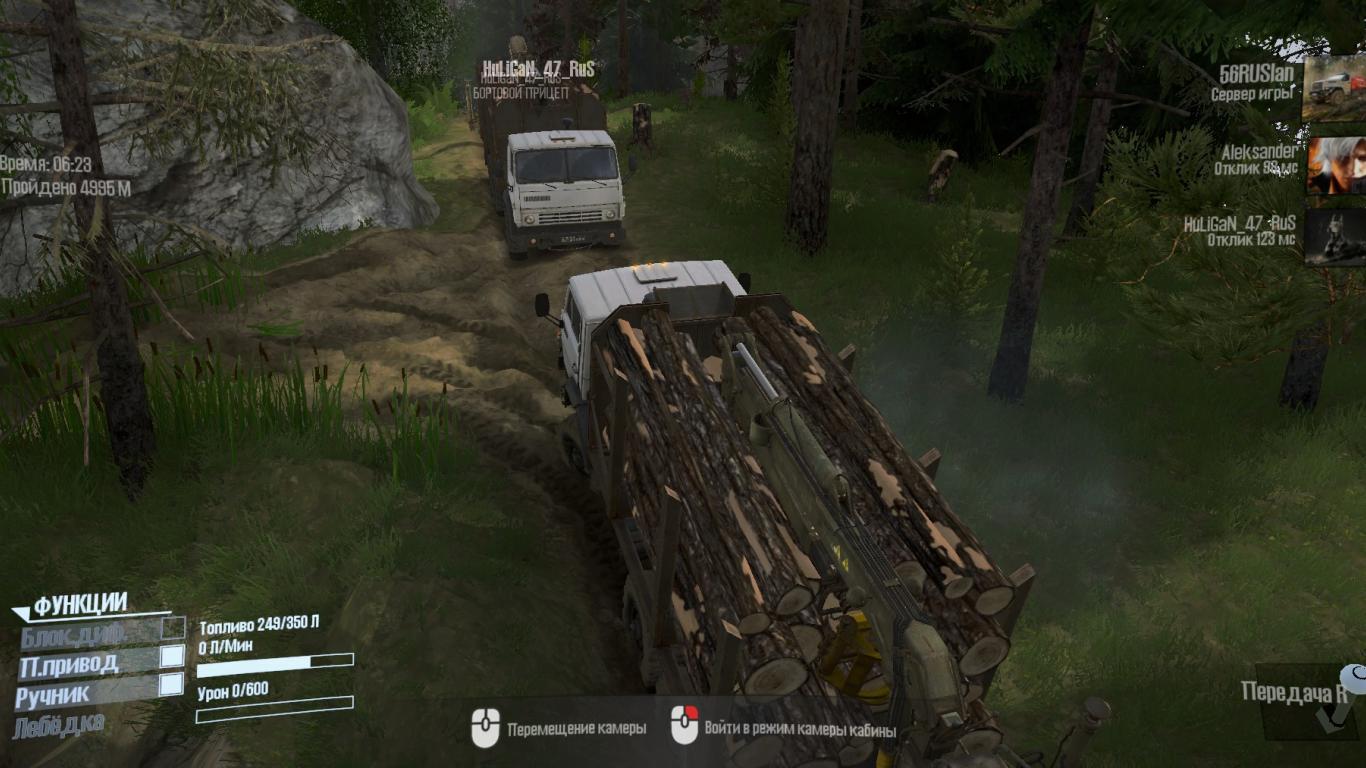Toggle the Блок.диф differential lock option
1366x768 pixels.
click(x=173, y=628)
